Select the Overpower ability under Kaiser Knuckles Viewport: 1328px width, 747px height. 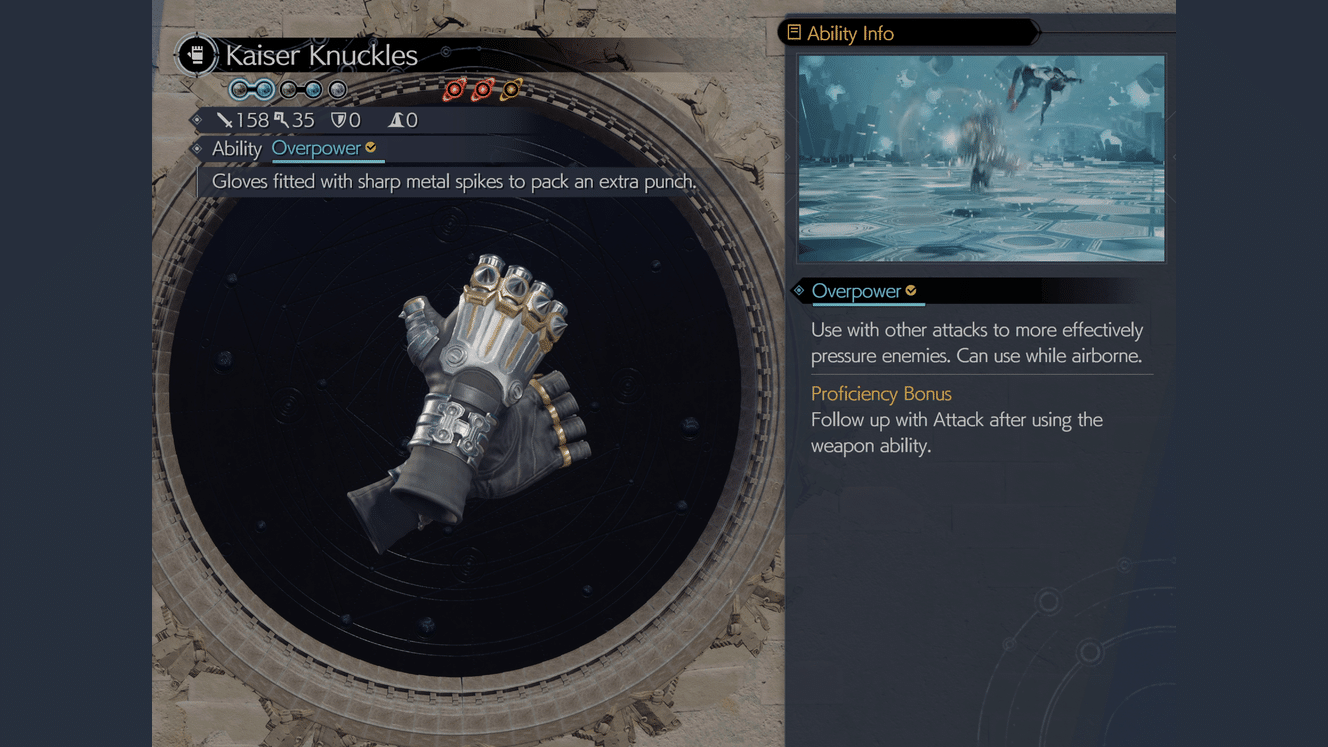[317, 149]
